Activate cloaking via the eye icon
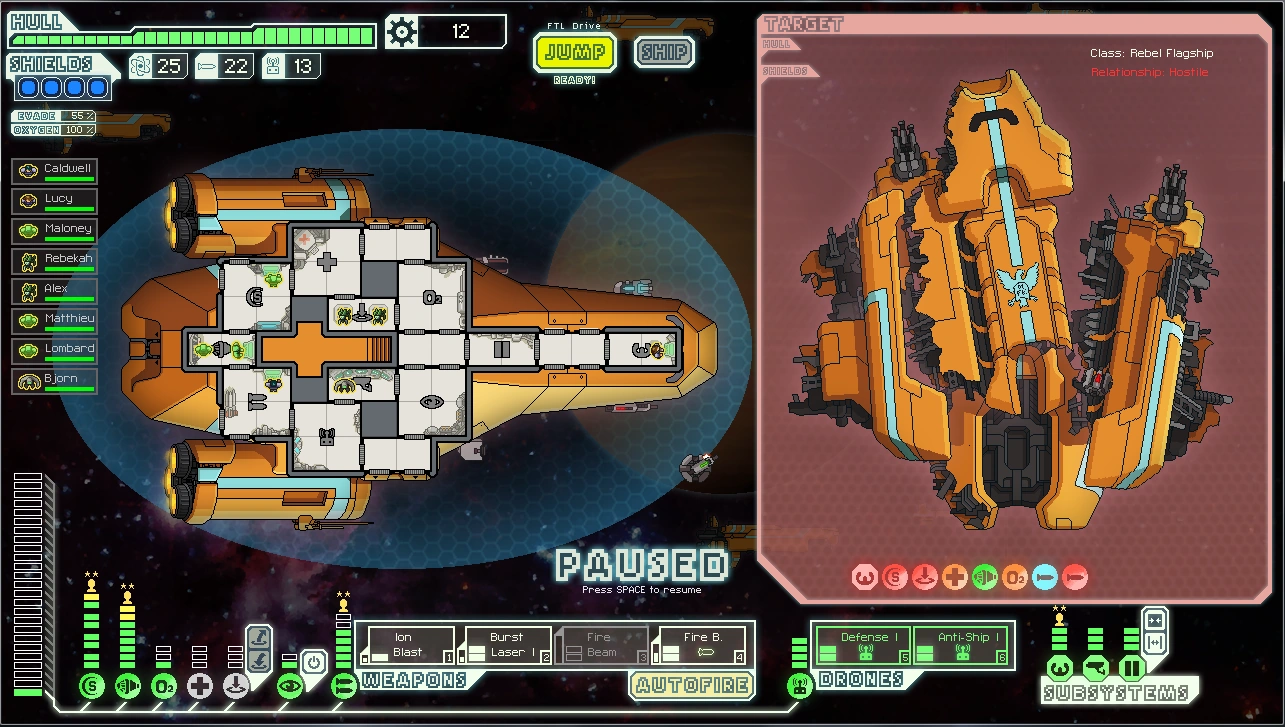1285x727 pixels. (x=289, y=686)
